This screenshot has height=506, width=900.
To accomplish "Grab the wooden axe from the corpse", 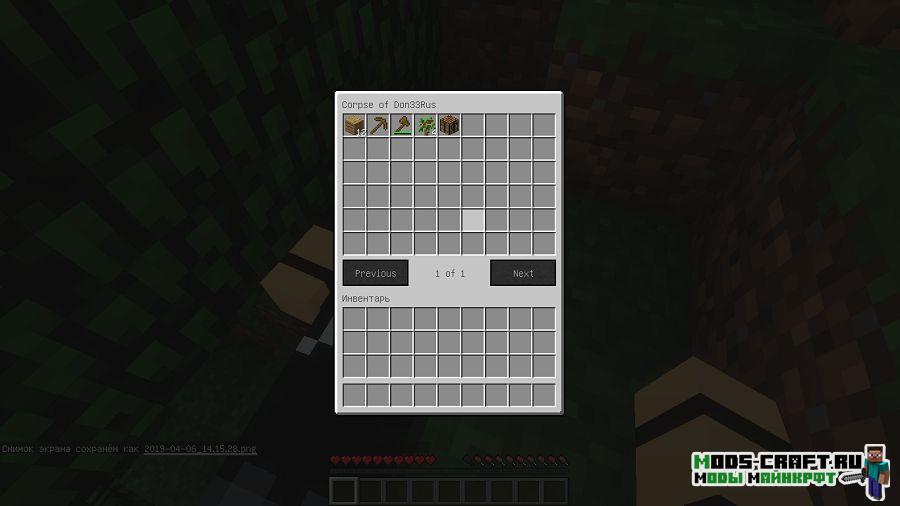I will (402, 125).
